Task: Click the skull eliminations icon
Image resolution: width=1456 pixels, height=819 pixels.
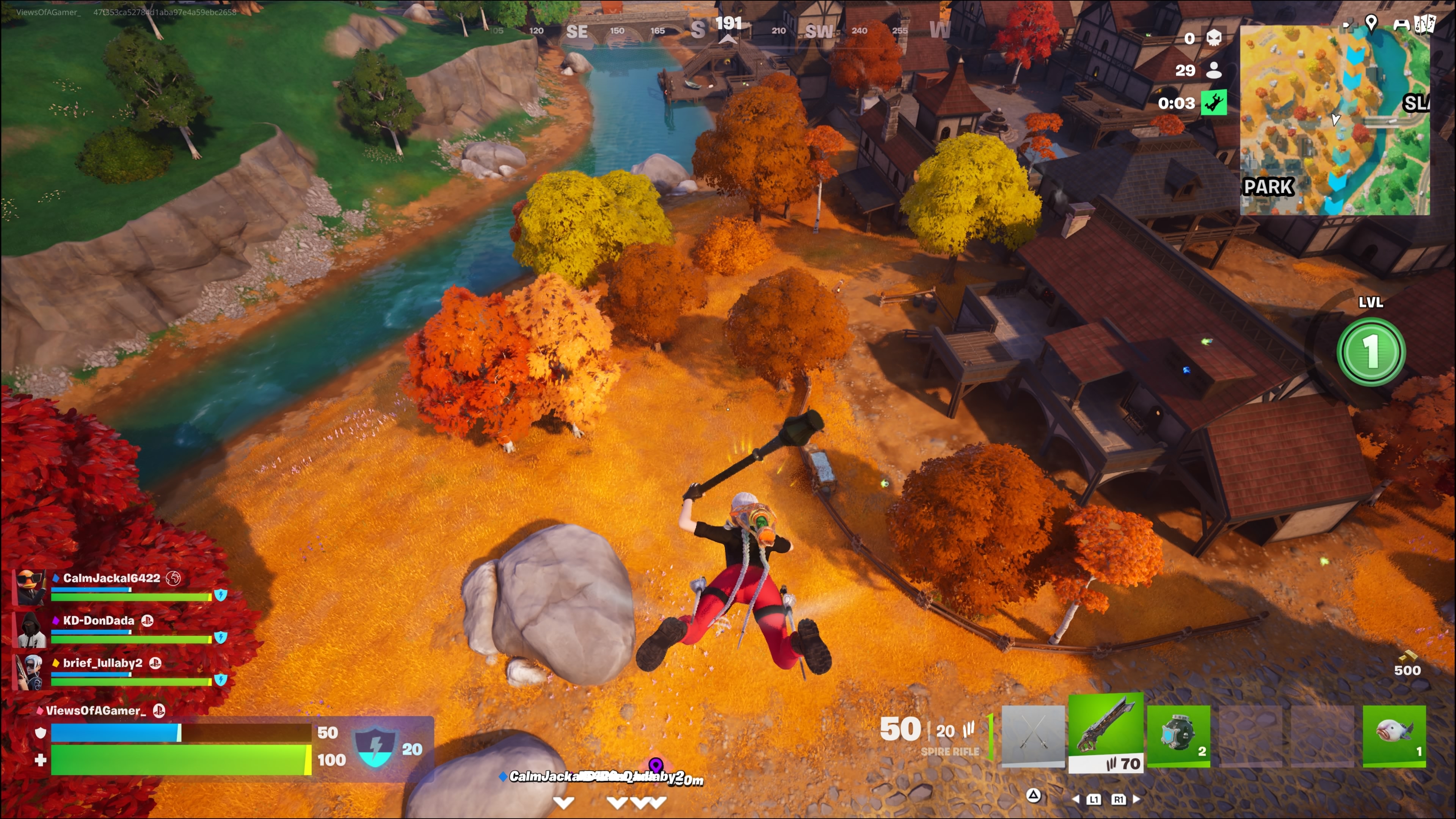Action: pyautogui.click(x=1213, y=38)
